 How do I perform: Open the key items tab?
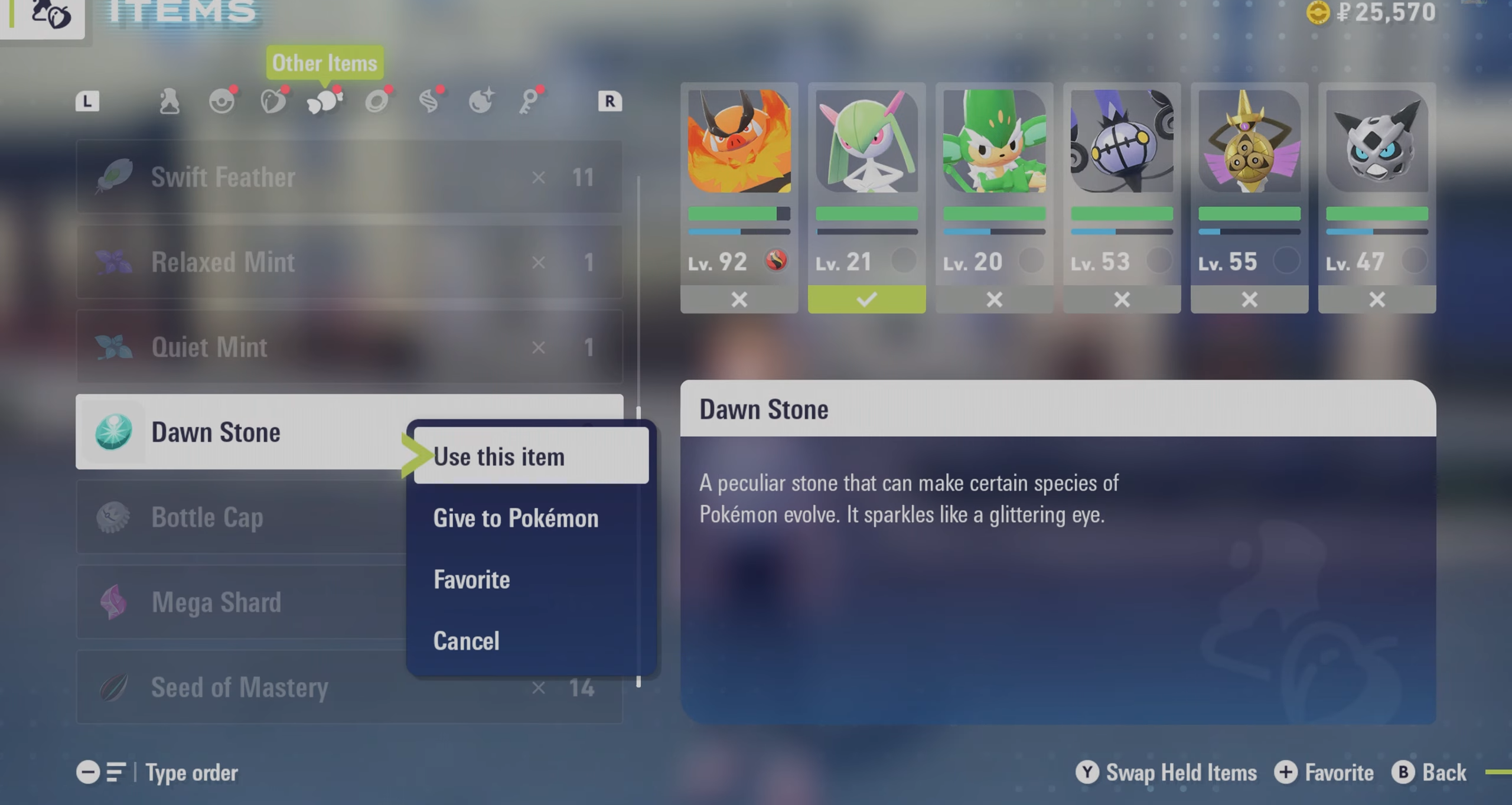530,102
